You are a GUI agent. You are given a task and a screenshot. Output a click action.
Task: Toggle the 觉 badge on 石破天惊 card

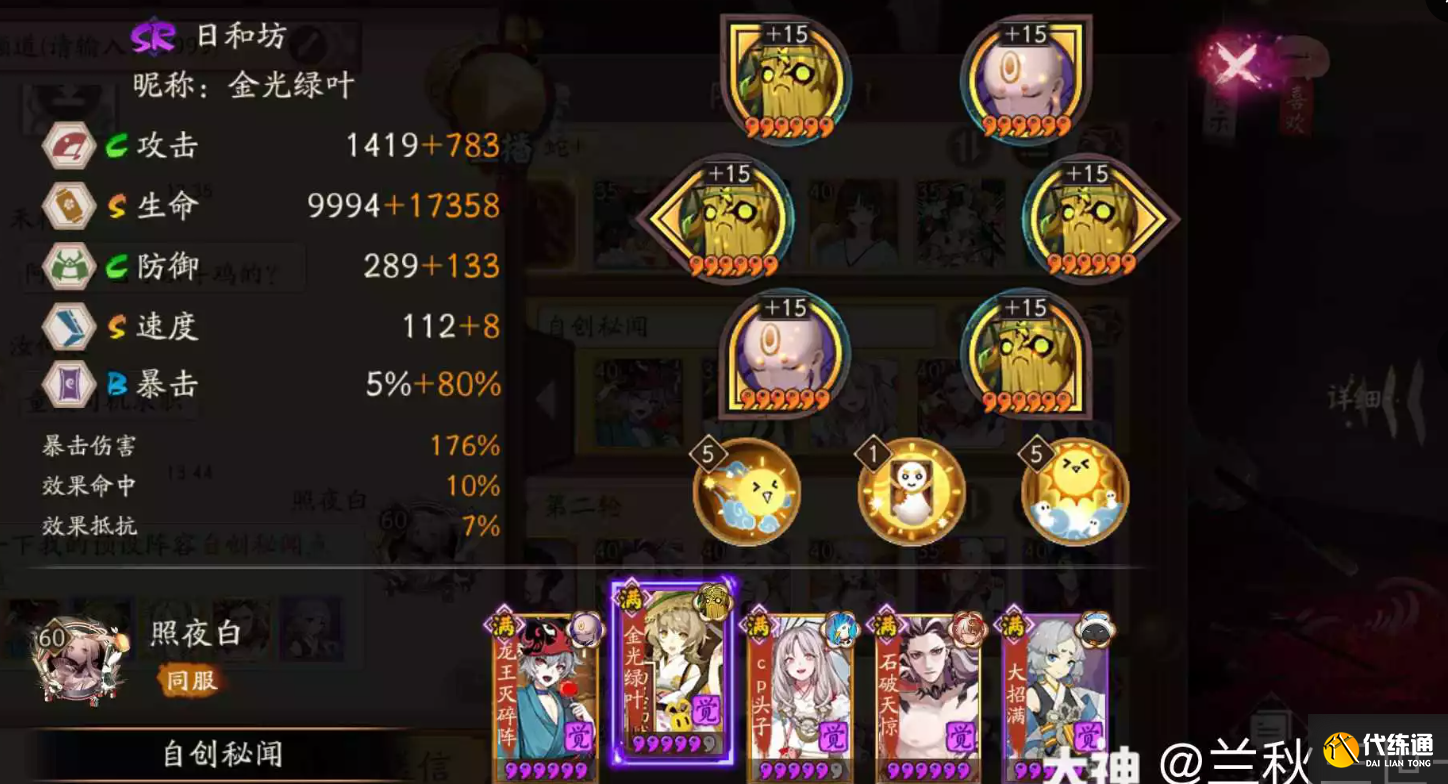pos(959,733)
